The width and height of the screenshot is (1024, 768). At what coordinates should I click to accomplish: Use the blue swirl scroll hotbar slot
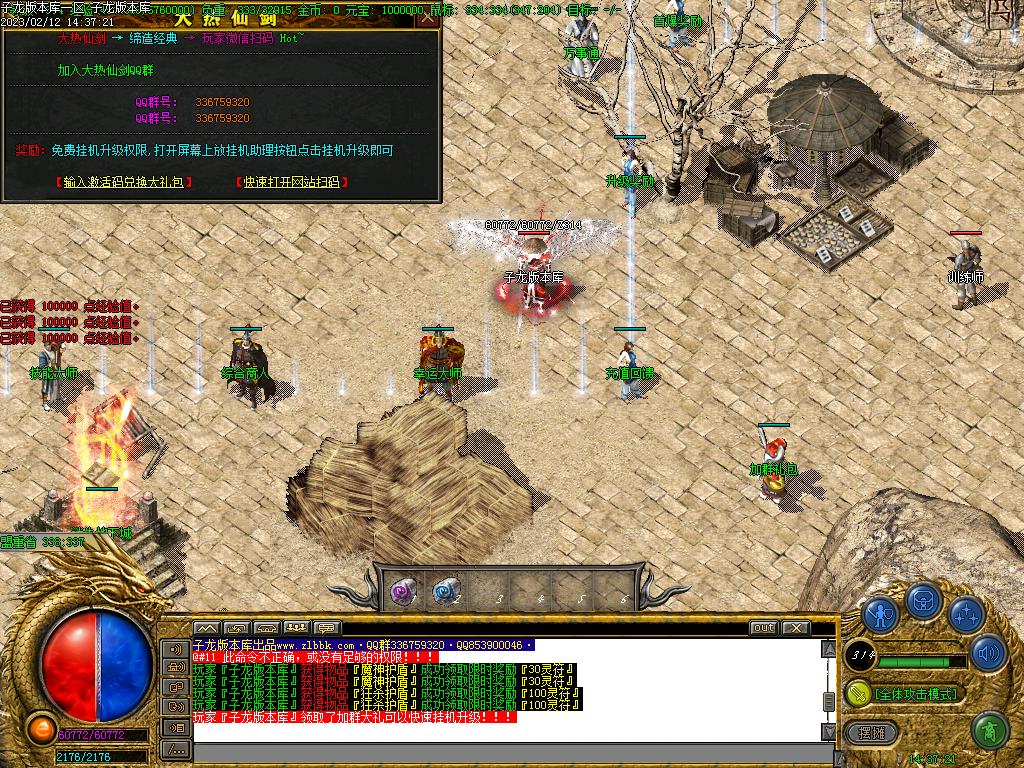[x=445, y=592]
